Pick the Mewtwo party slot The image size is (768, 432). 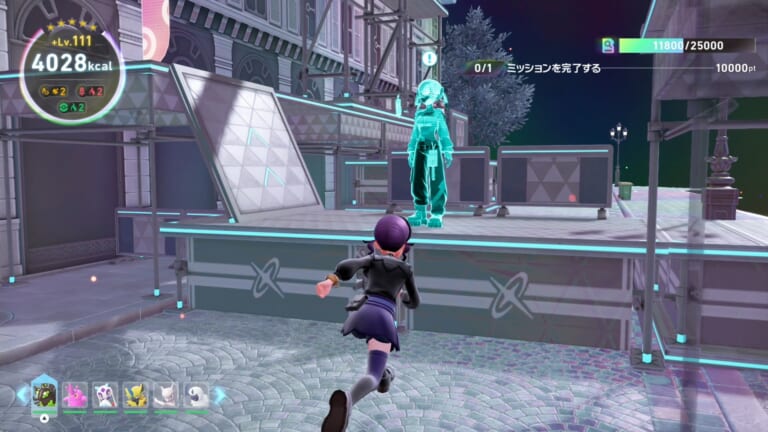[166, 396]
